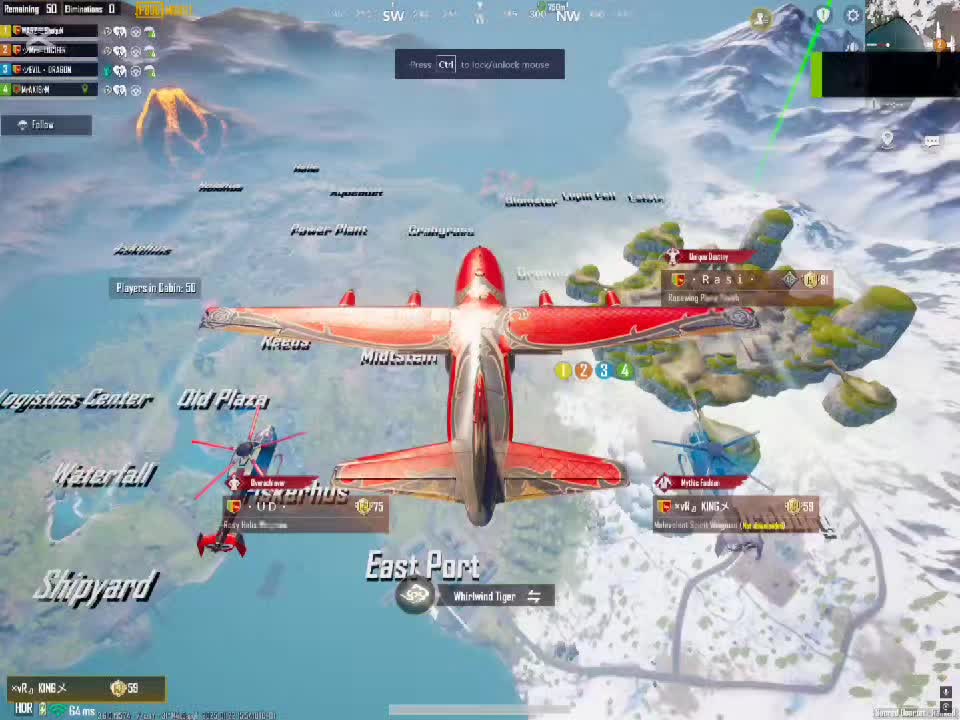Open the minimap
Screen dimensions: 960x720
click(912, 26)
